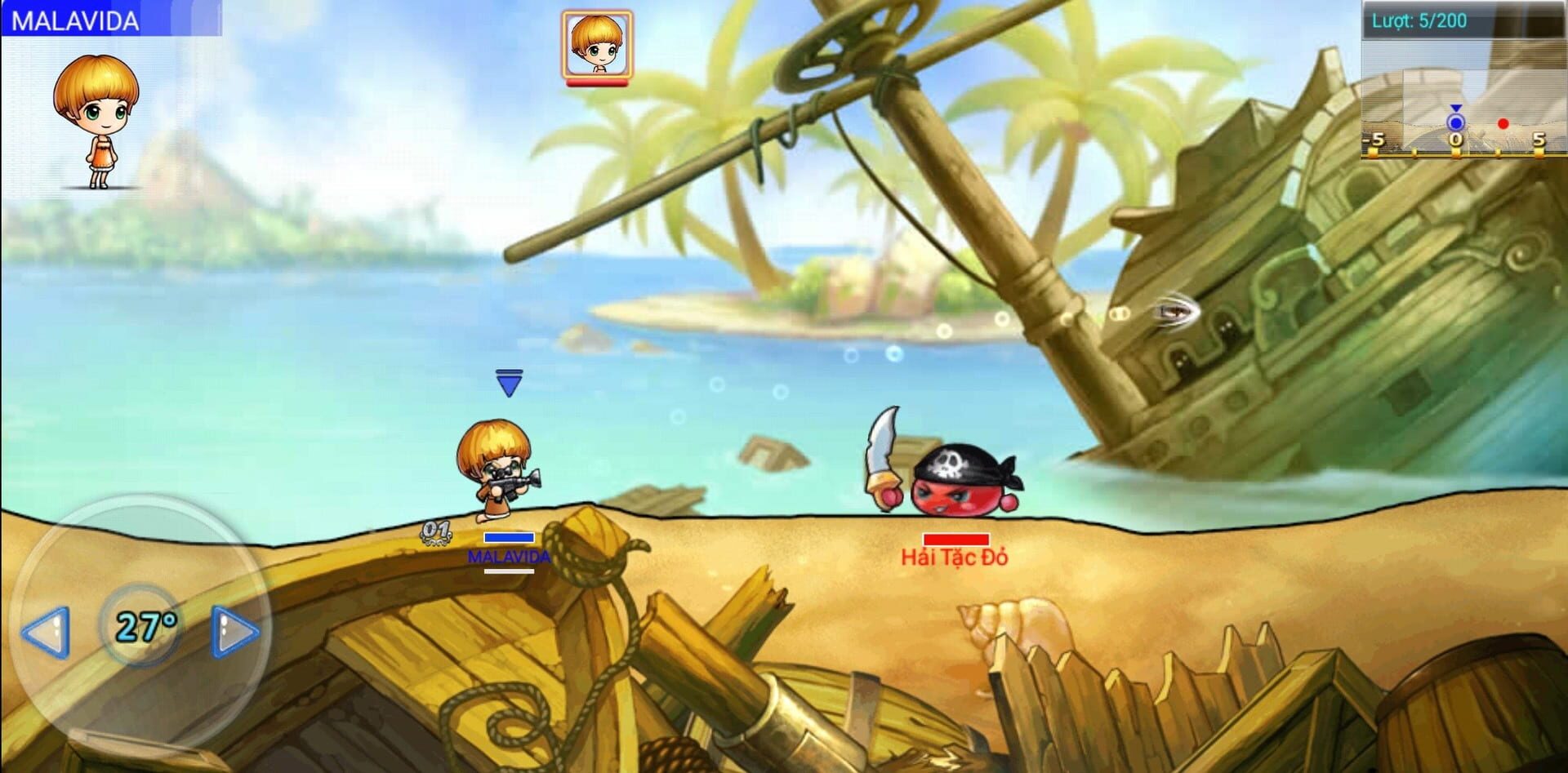Tap the 5 mark on the wind scale
This screenshot has width=1568, height=773.
(1539, 140)
